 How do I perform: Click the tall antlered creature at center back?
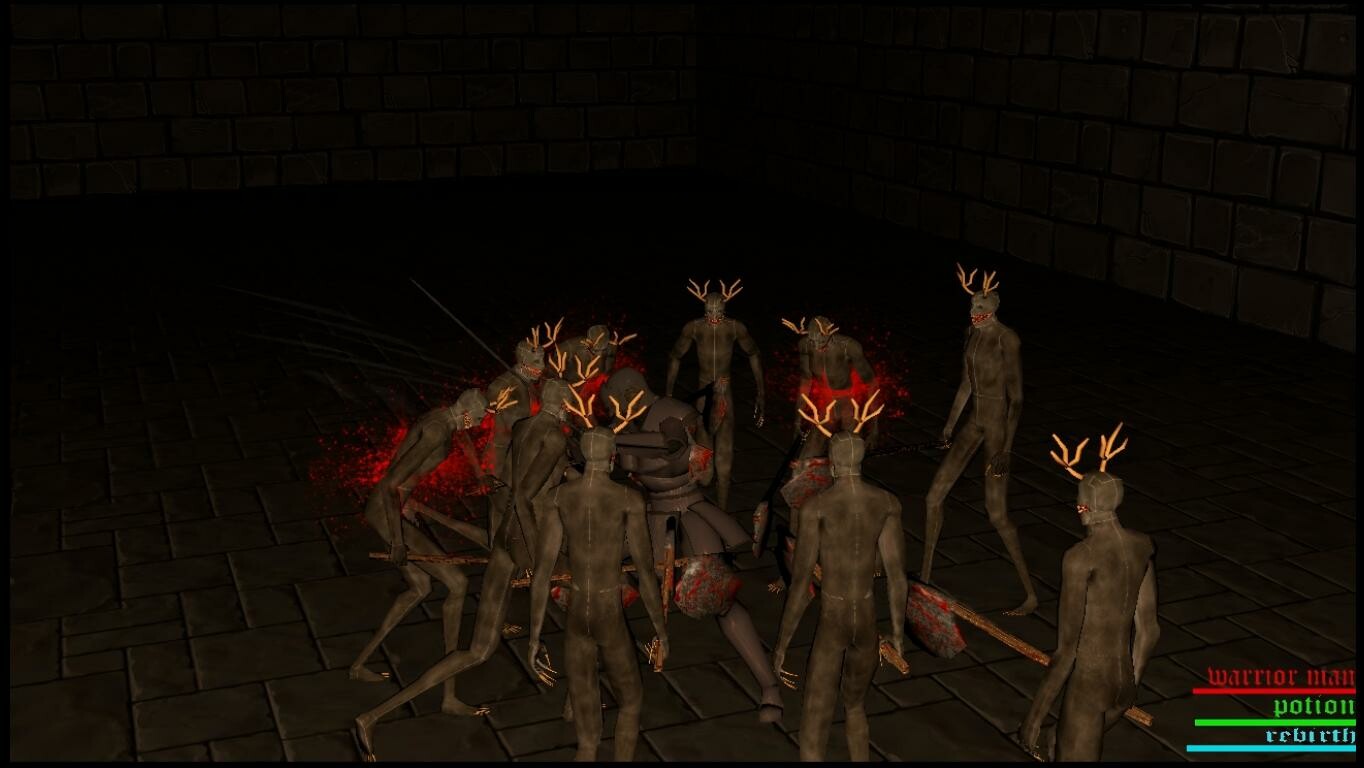[715, 380]
